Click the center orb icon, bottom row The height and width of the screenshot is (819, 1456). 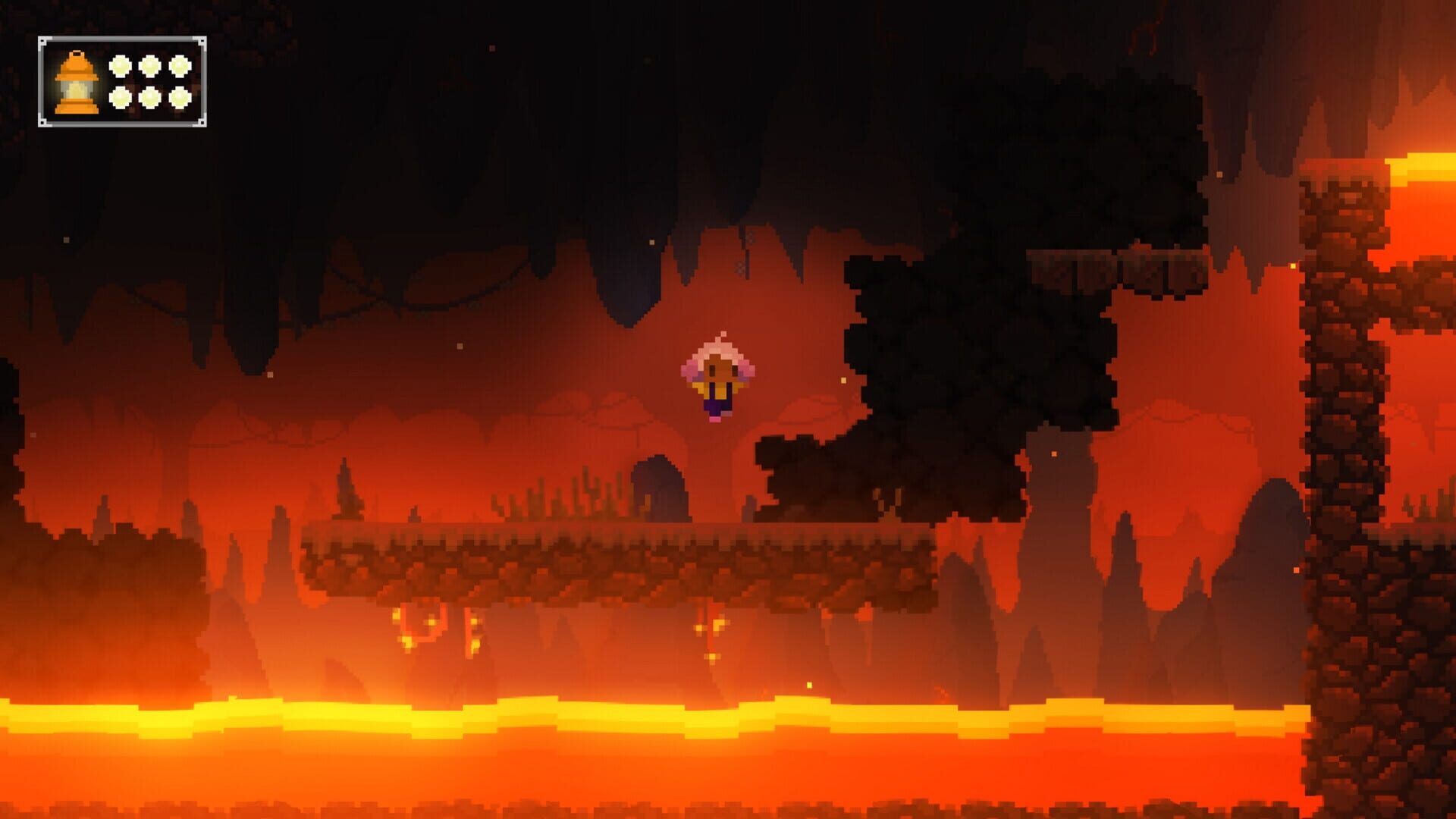click(151, 99)
